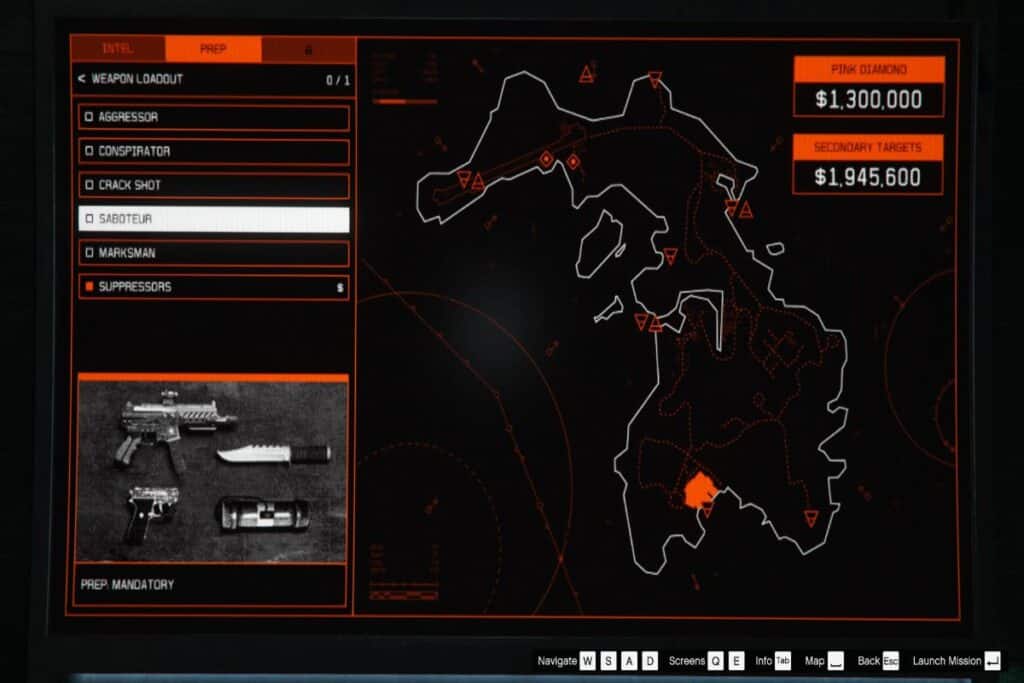Open the Pink Diamond primary target panel
This screenshot has height=683, width=1024.
868,87
